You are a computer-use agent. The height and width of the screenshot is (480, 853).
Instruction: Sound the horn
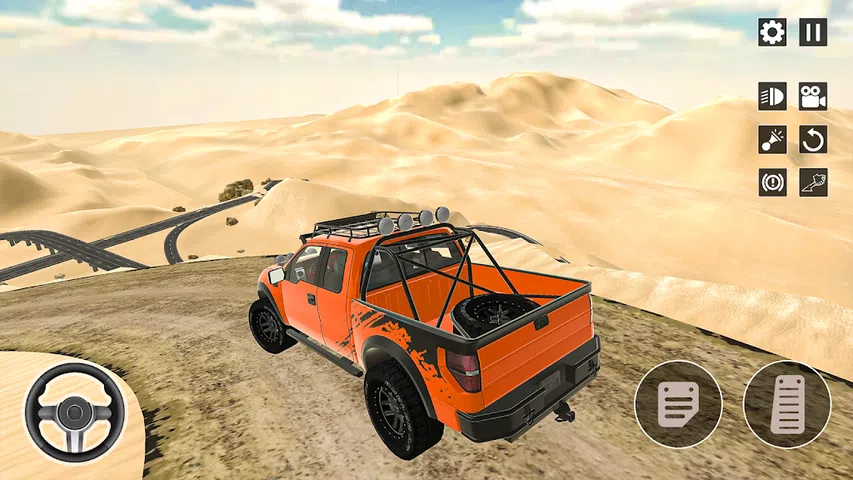[x=772, y=139]
